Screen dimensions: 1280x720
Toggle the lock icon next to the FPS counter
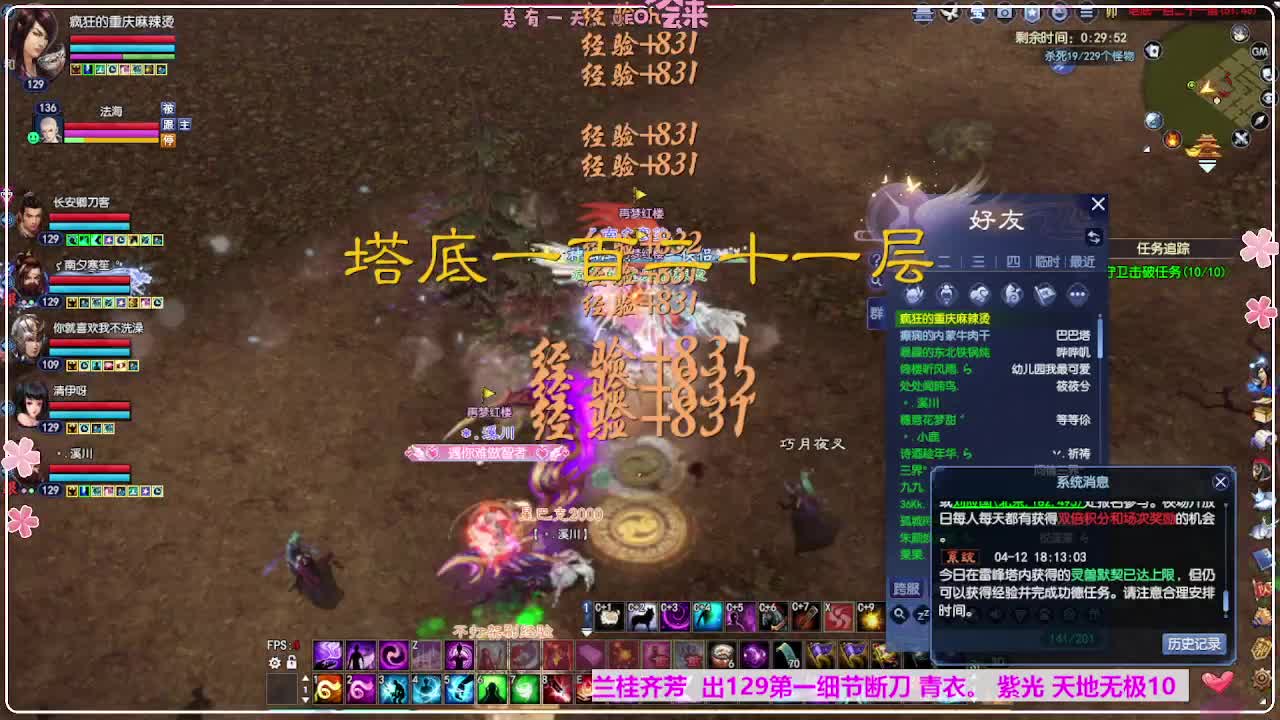click(292, 663)
